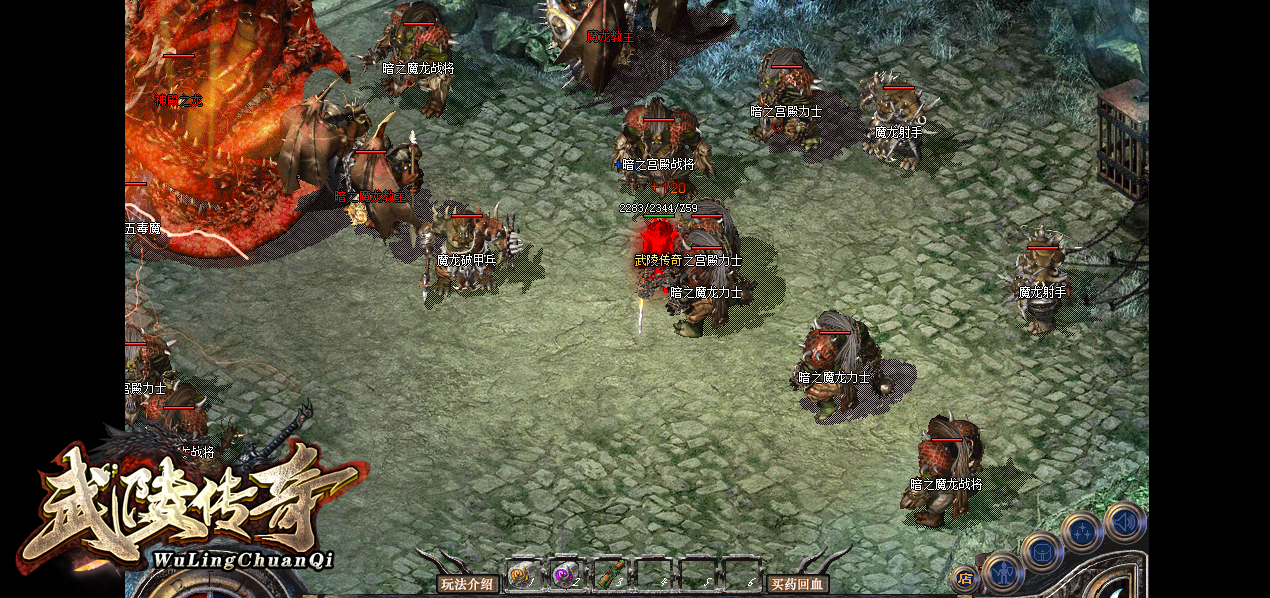Open the 玩法介绍 gameplay guide
Viewport: 1270px width, 598px height.
coord(468,584)
